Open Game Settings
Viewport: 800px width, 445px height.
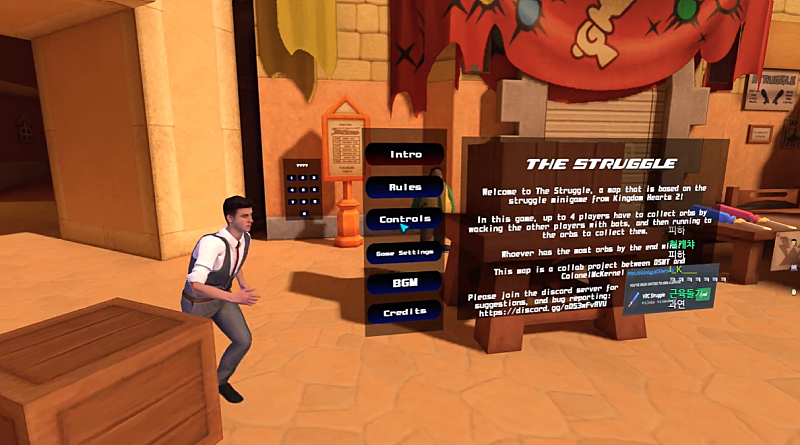(x=405, y=253)
